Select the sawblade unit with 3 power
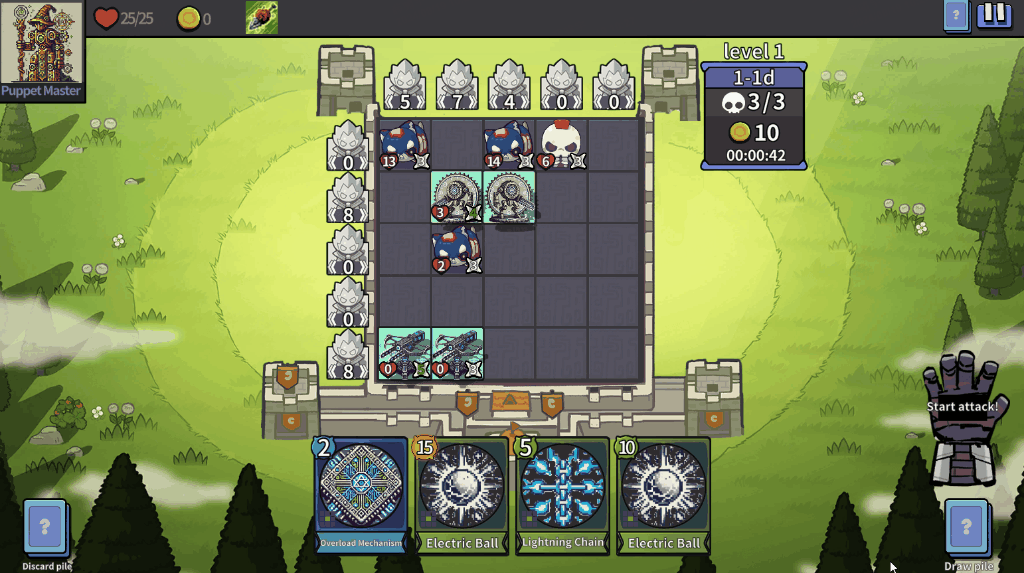Viewport: 1024px width, 573px height. click(x=457, y=197)
